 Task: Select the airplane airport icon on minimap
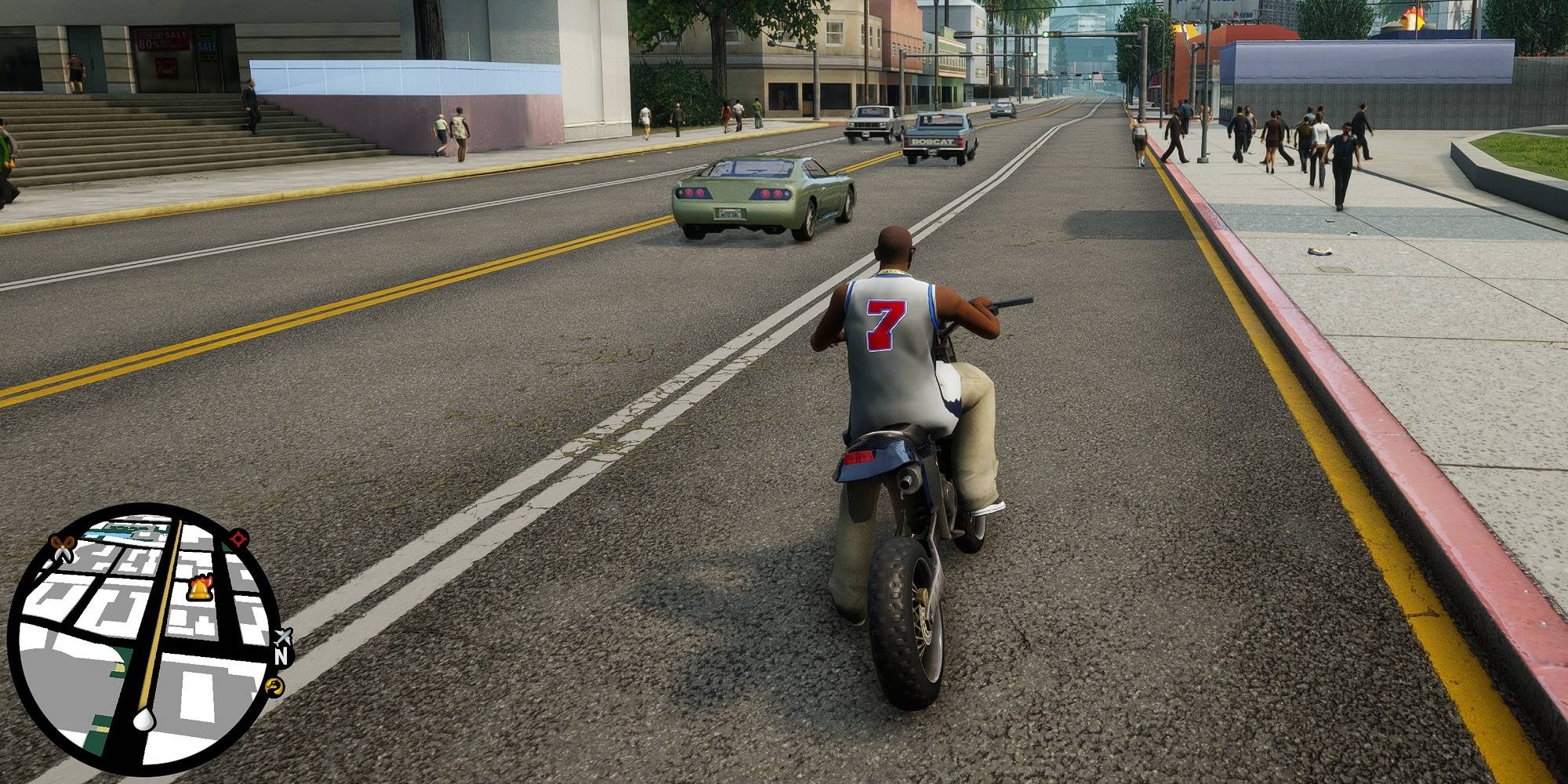click(284, 636)
